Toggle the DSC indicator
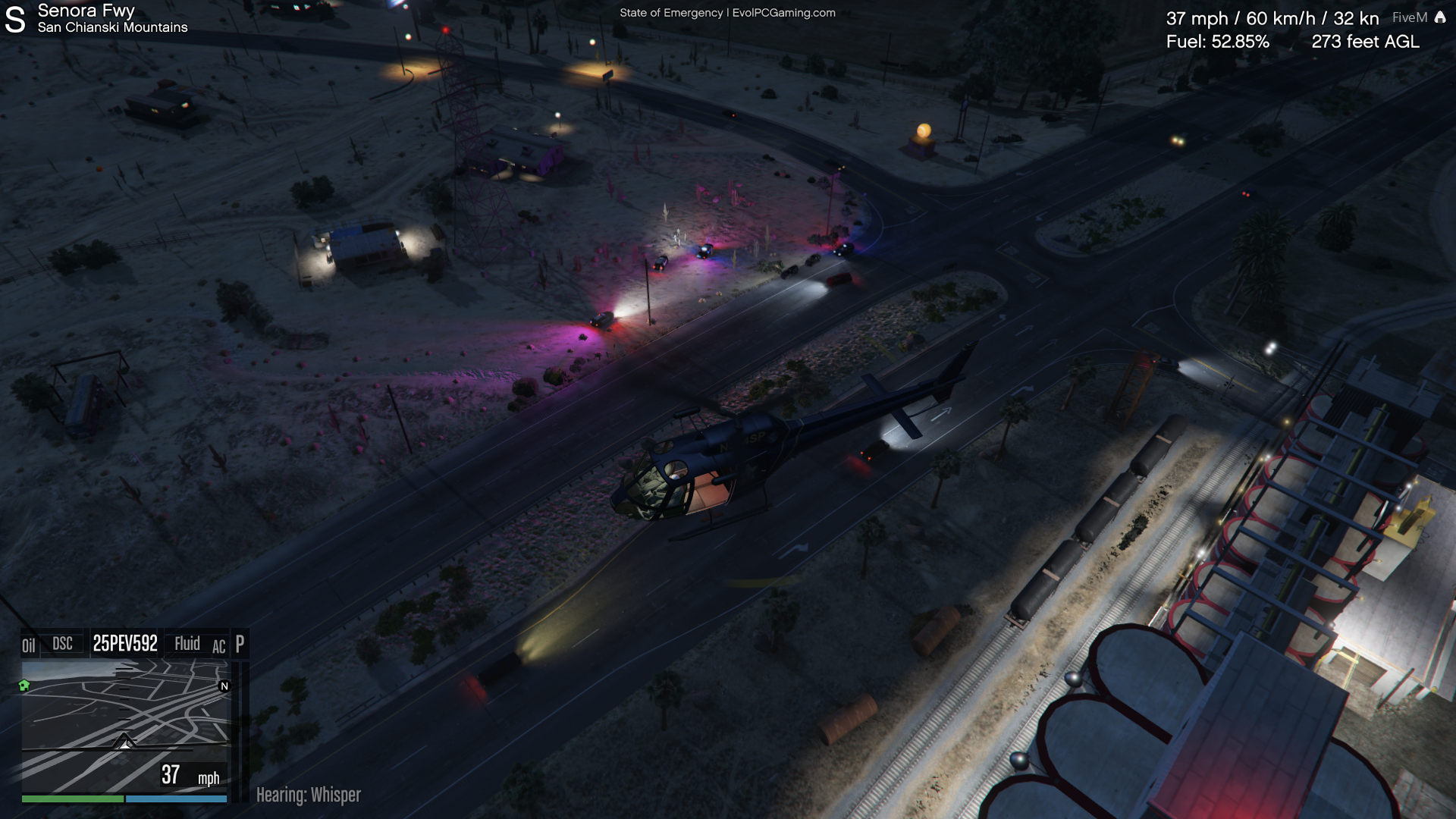The width and height of the screenshot is (1456, 819). click(63, 644)
